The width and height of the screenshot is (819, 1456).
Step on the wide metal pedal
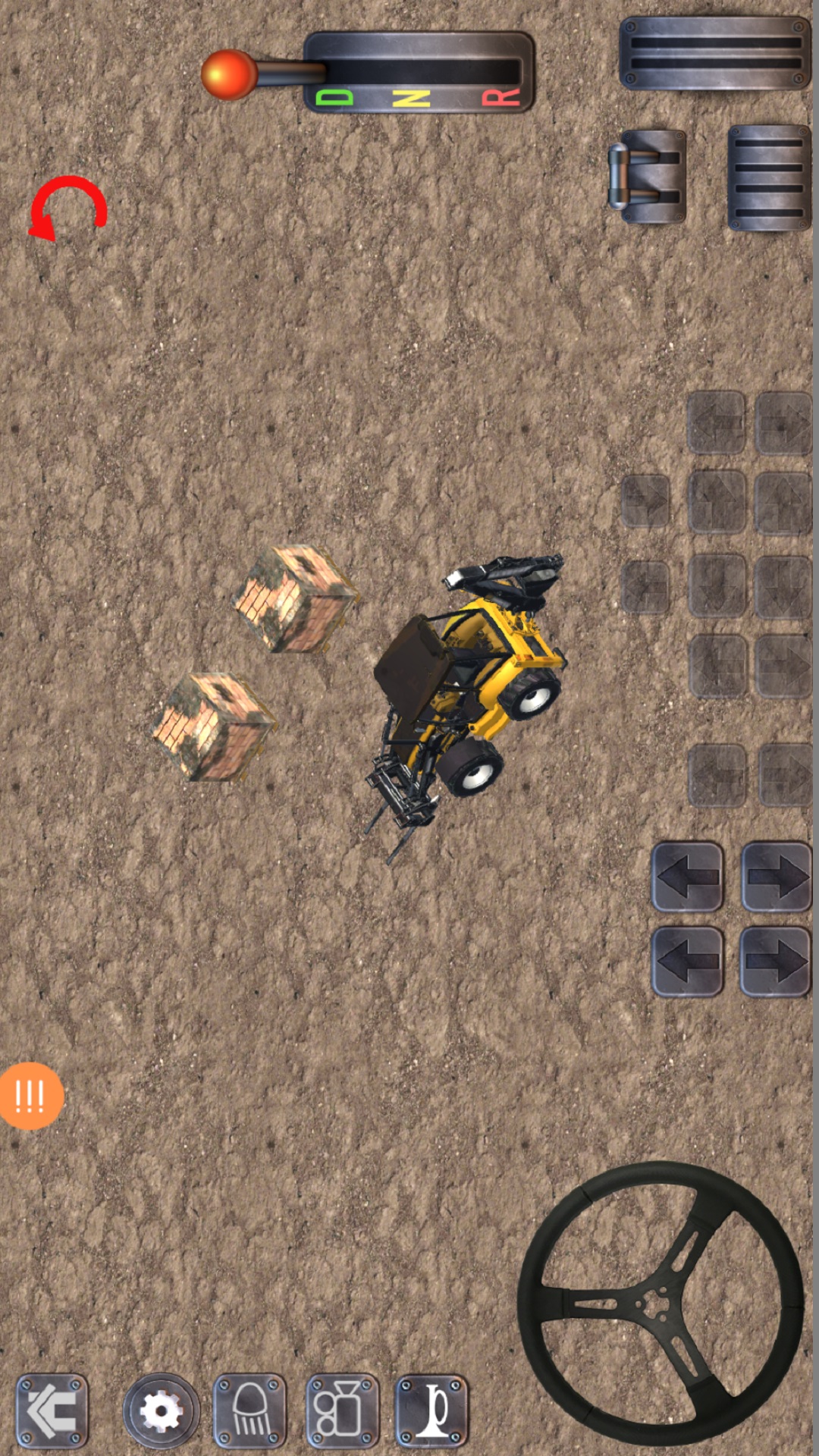714,54
